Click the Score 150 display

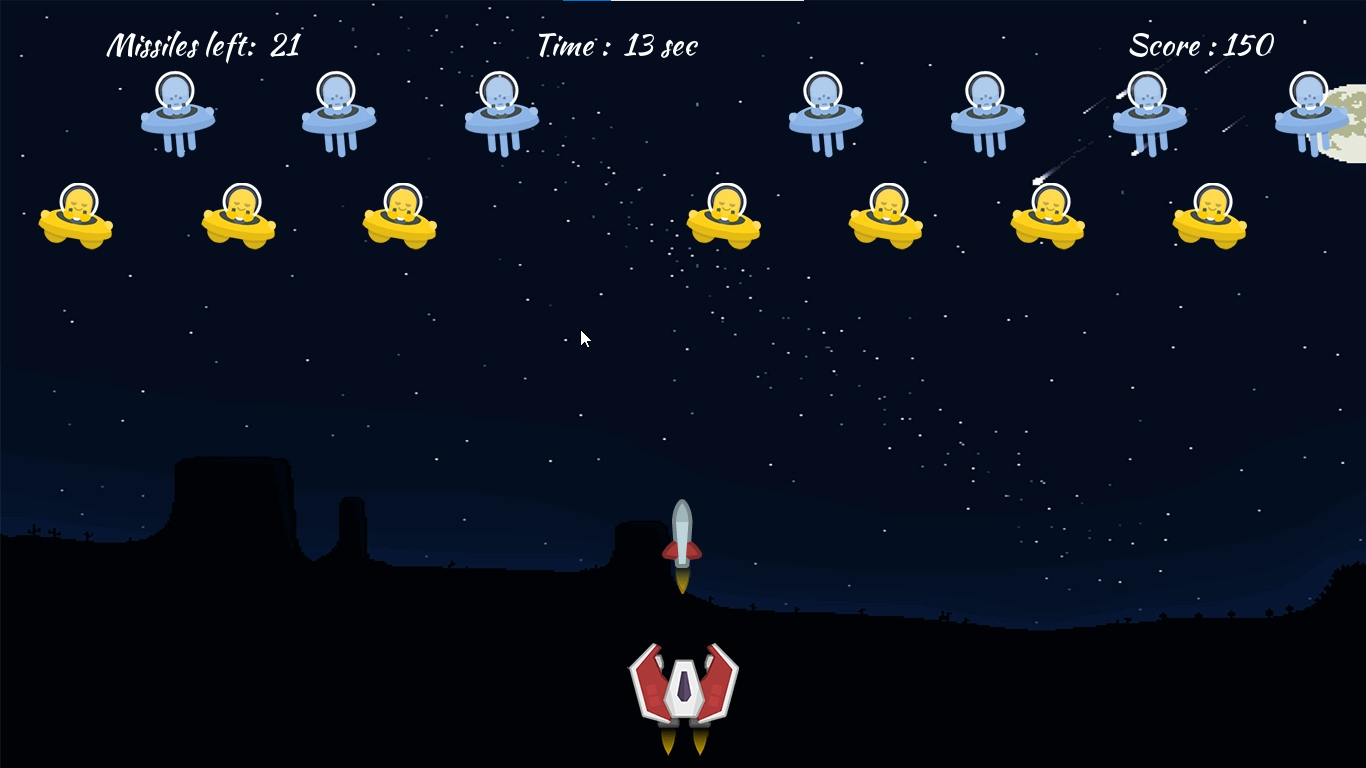(1202, 45)
